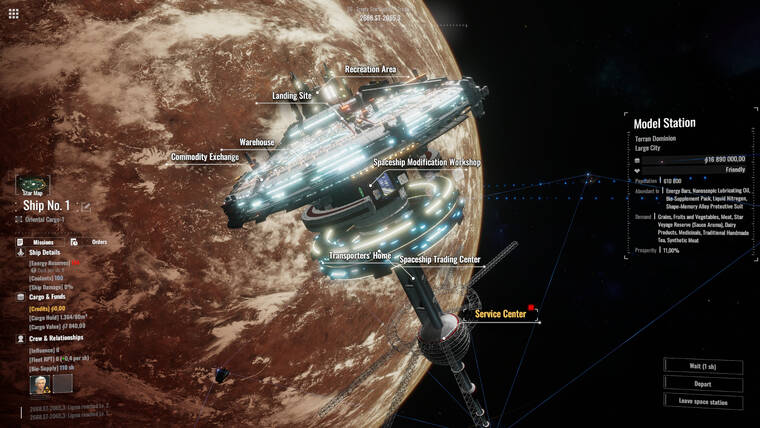Rename Ship No. 1 with edit icon
This screenshot has width=760, height=428.
(86, 207)
